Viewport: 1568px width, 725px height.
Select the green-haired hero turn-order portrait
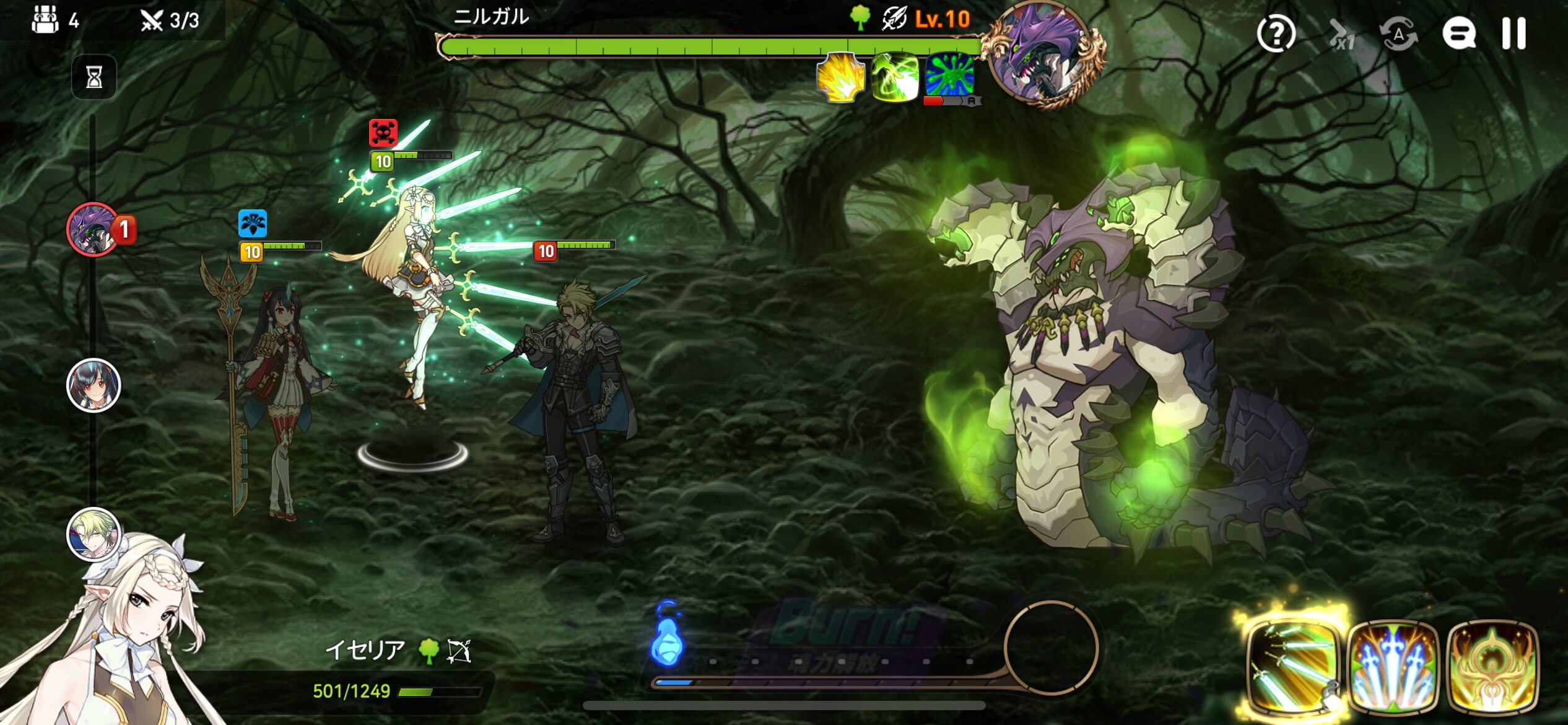[x=93, y=534]
